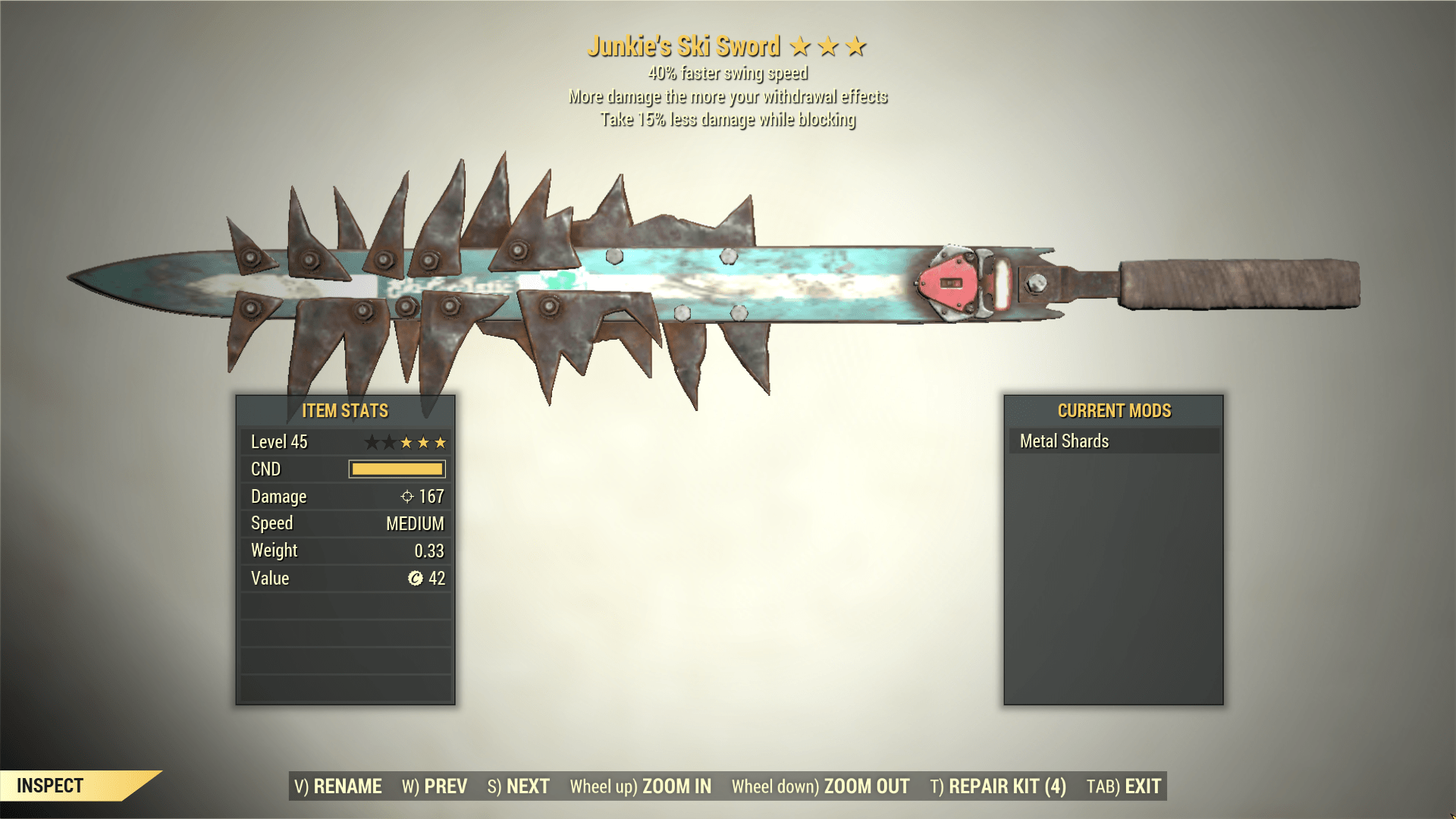Image resolution: width=1456 pixels, height=819 pixels.
Task: Click a filled star in the Level 45 row
Action: [425, 441]
